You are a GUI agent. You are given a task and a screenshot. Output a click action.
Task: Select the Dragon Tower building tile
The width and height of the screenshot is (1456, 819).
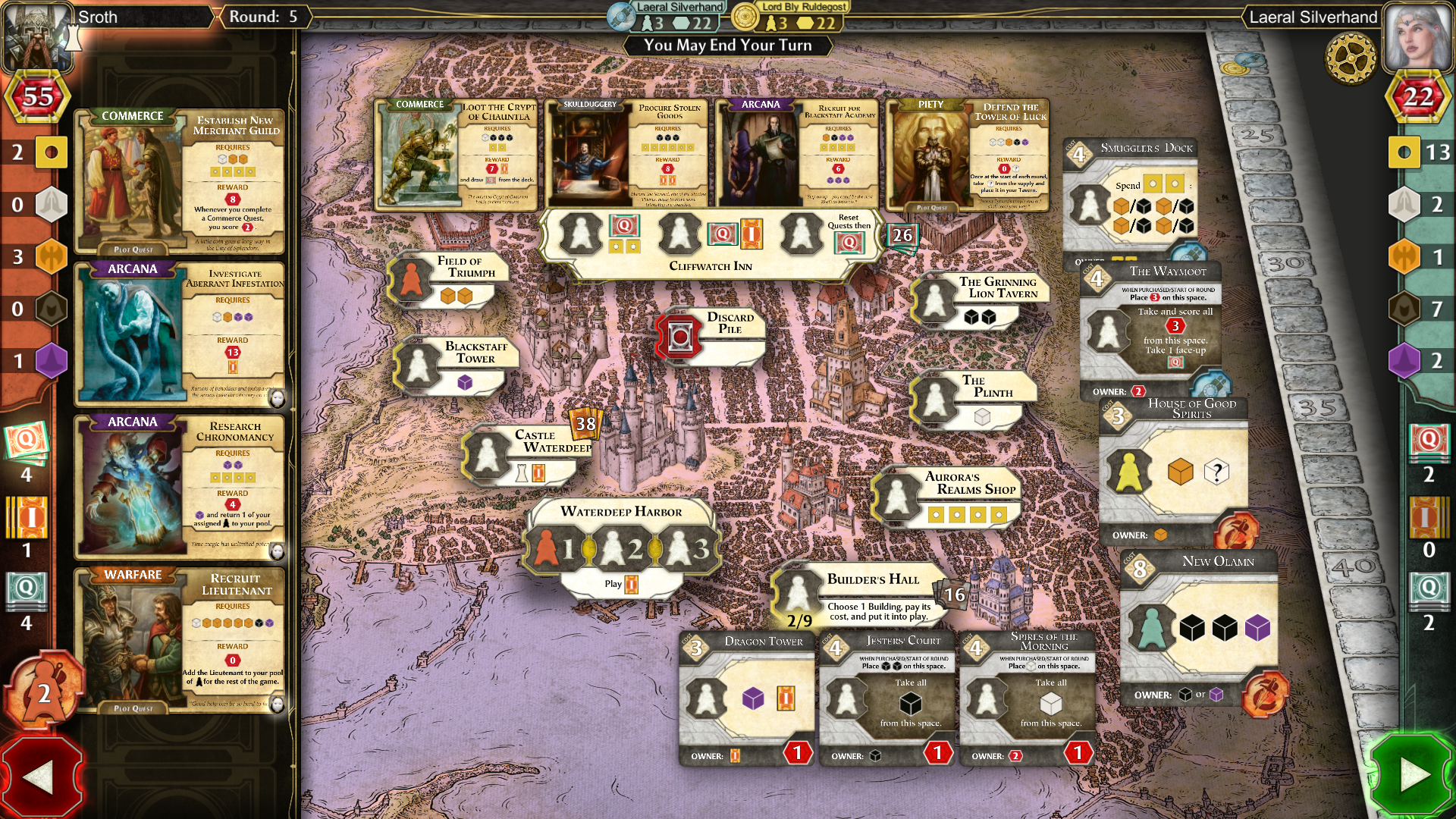(x=746, y=698)
